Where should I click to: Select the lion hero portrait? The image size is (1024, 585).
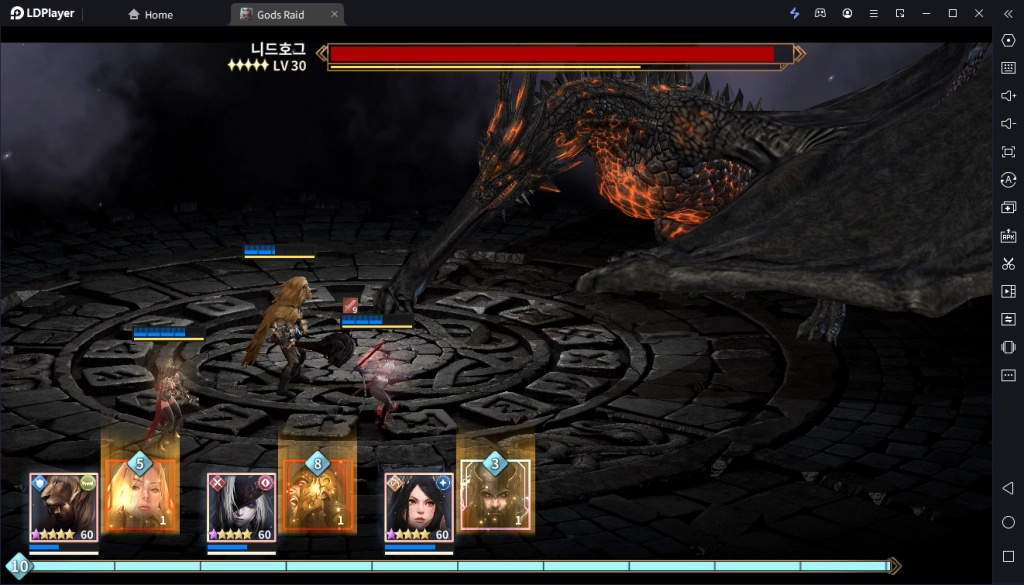coord(63,507)
